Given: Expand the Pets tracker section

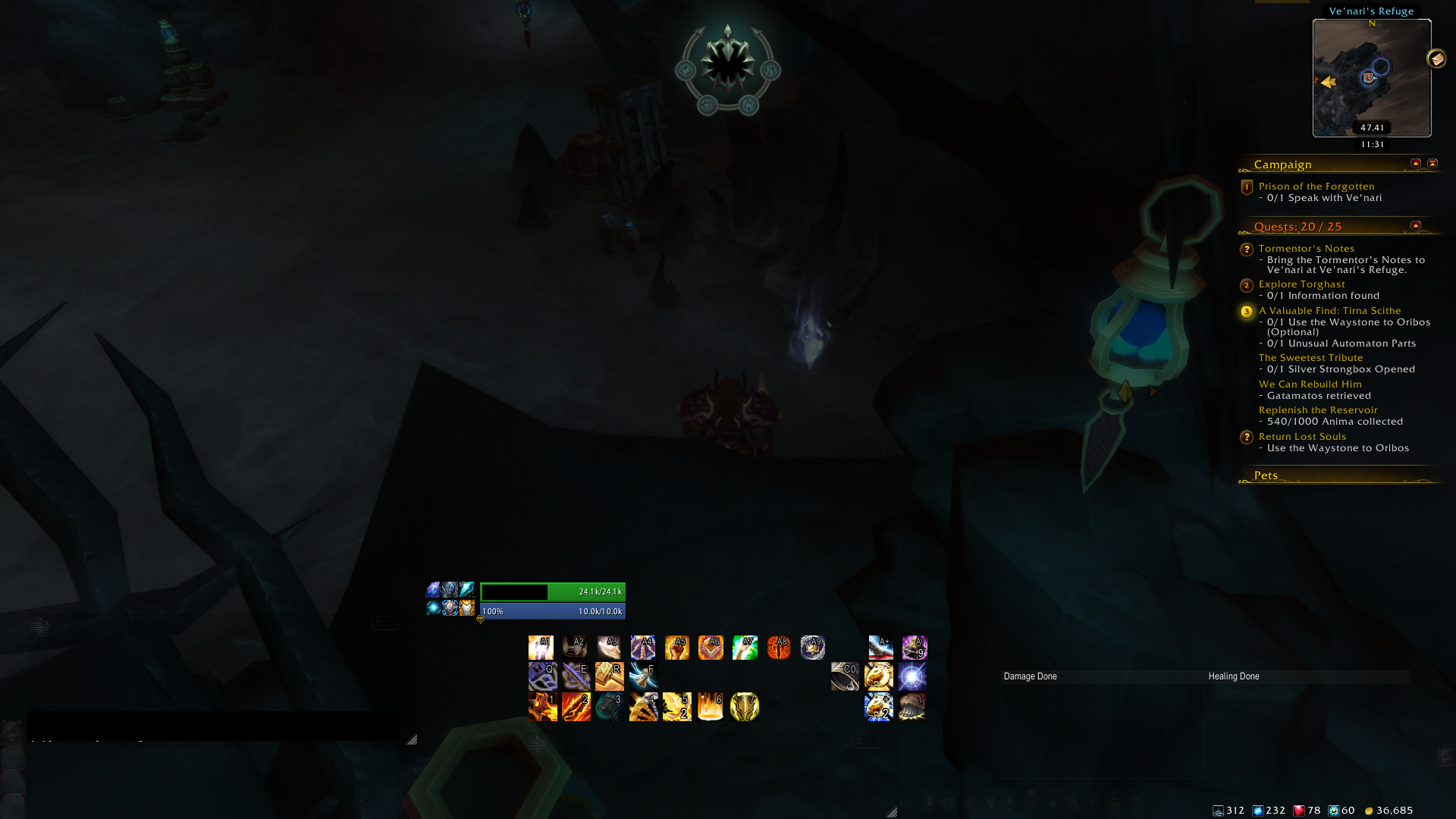Looking at the screenshot, I should click(1414, 475).
